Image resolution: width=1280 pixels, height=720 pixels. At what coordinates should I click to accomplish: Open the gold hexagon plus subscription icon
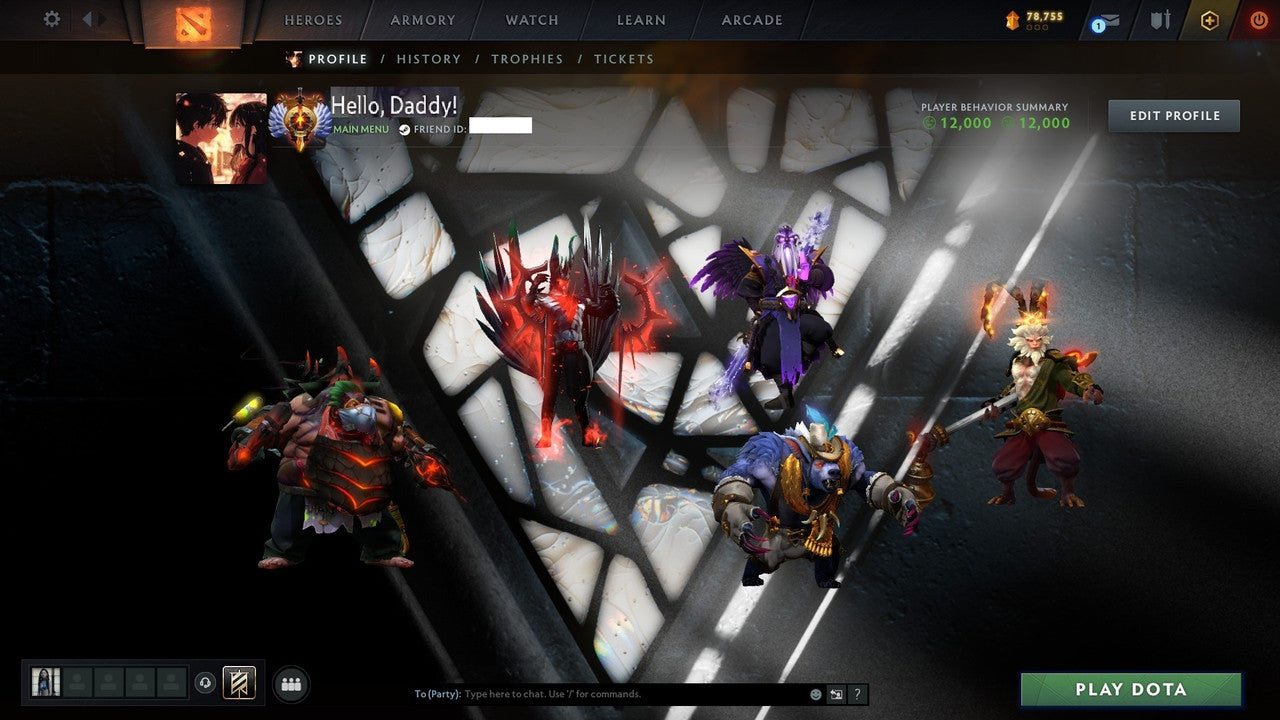[x=1209, y=19]
